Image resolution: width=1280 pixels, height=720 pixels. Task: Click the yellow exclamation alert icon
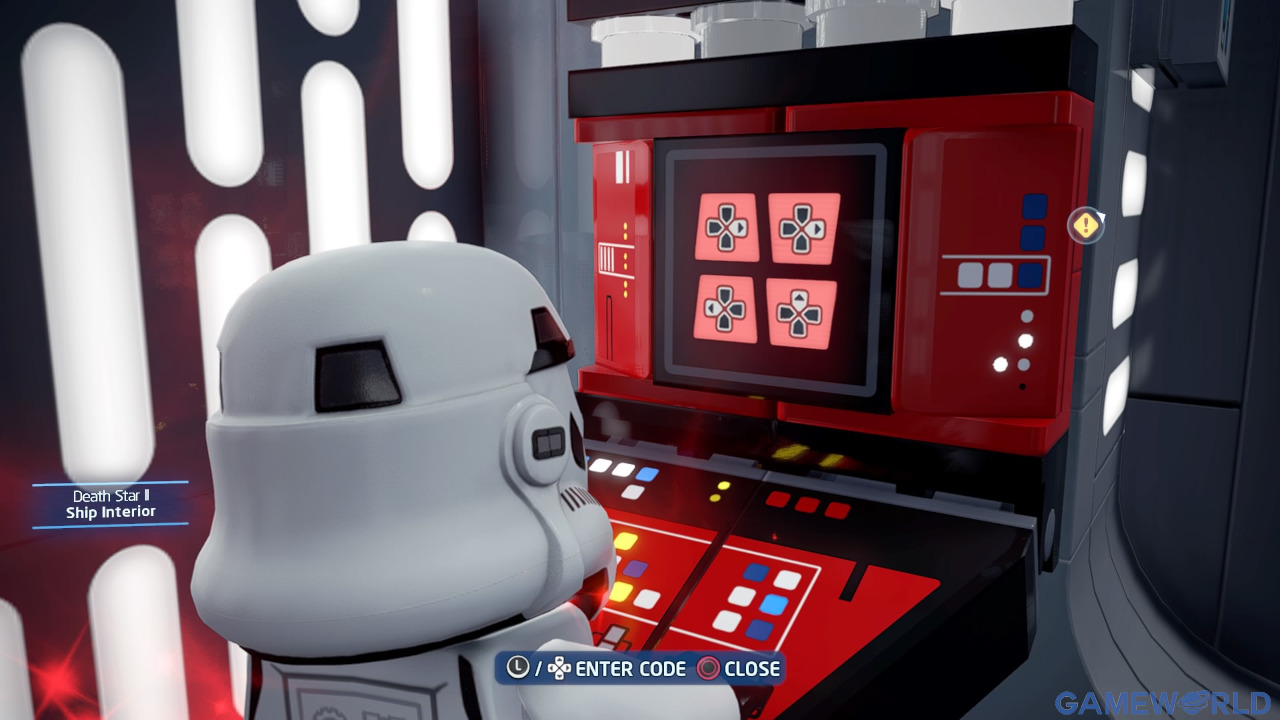[x=1085, y=226]
